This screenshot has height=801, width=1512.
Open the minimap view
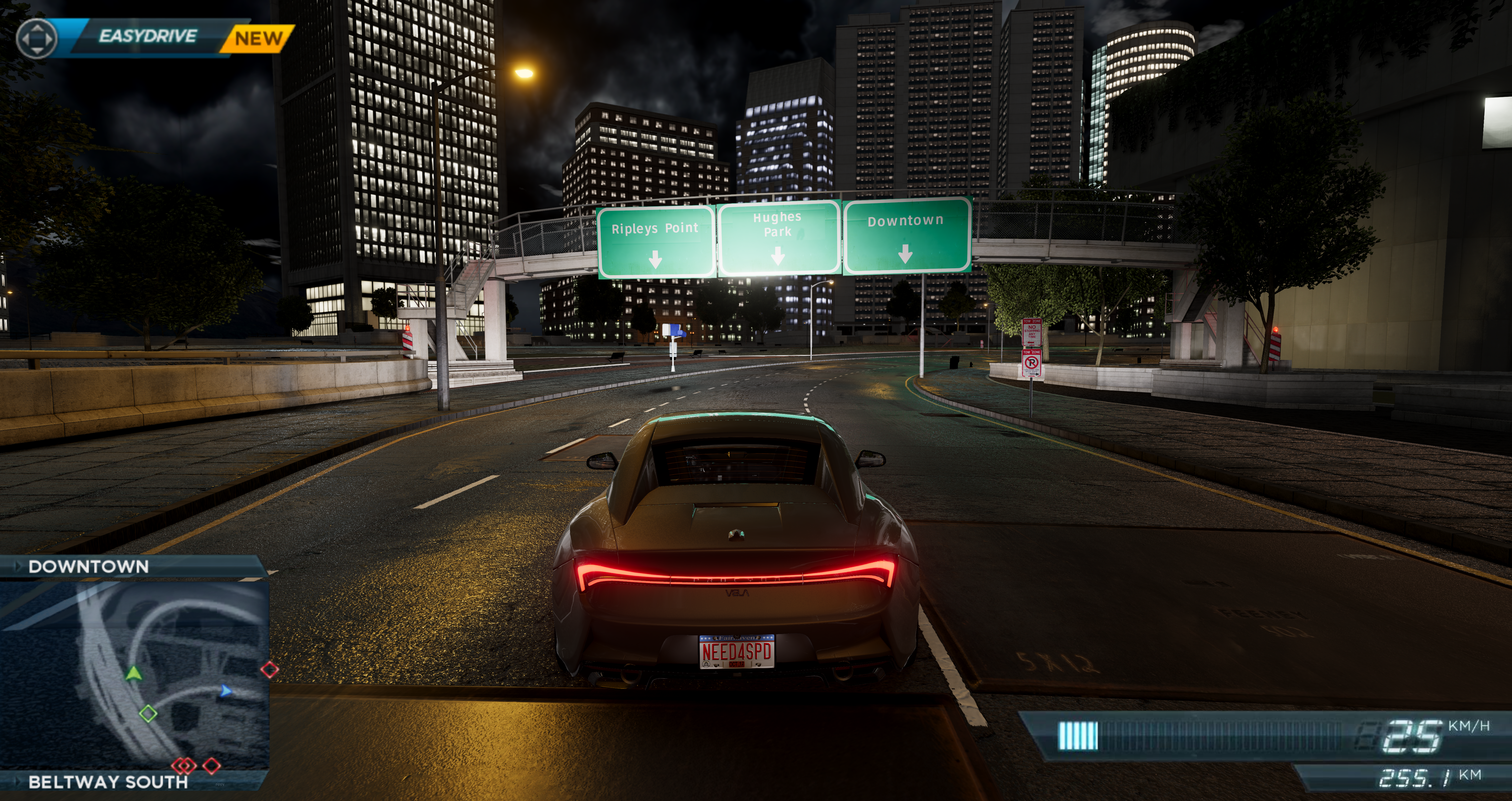point(135,675)
